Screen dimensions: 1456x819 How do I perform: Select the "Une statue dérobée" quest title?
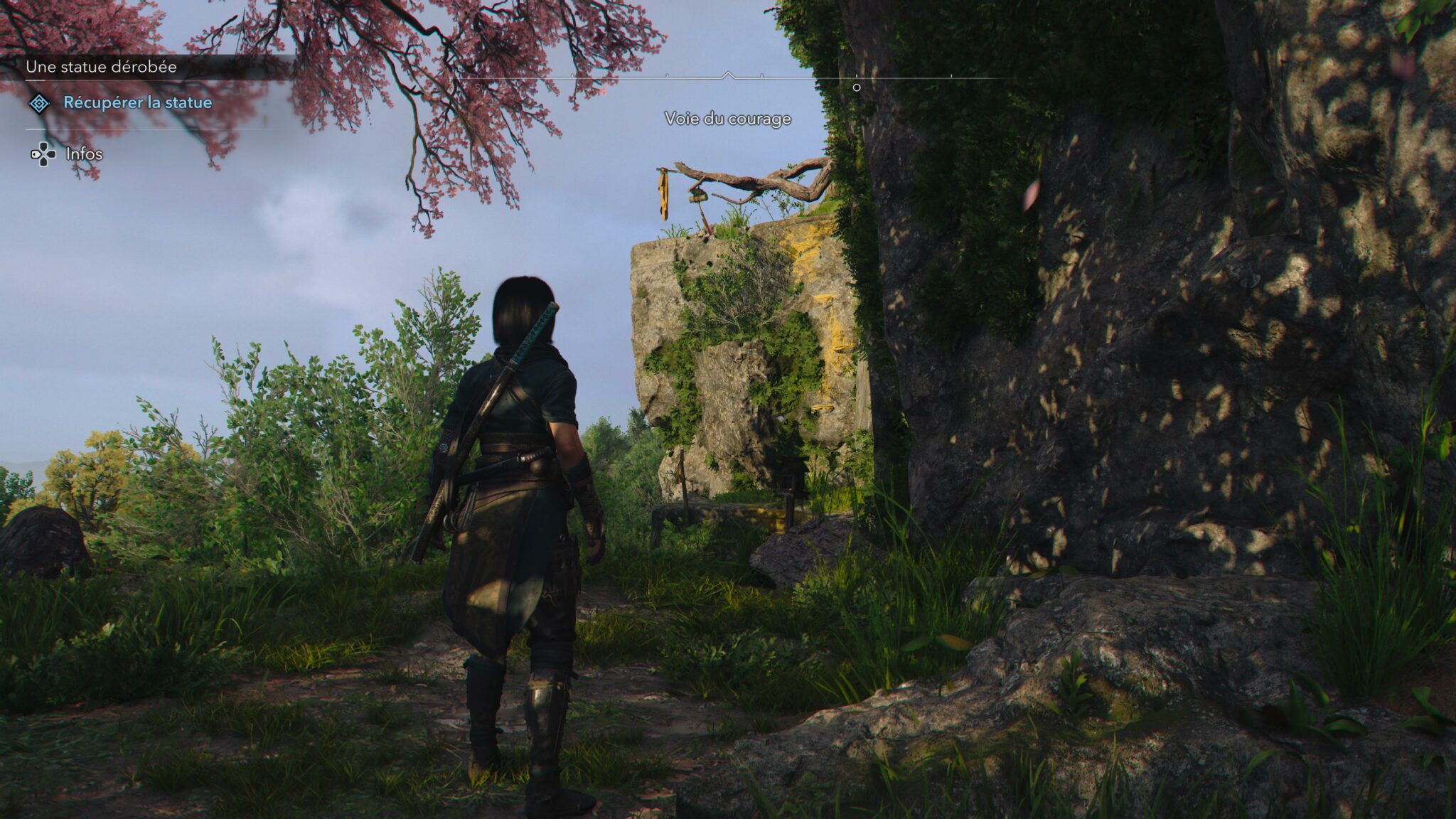tap(101, 67)
